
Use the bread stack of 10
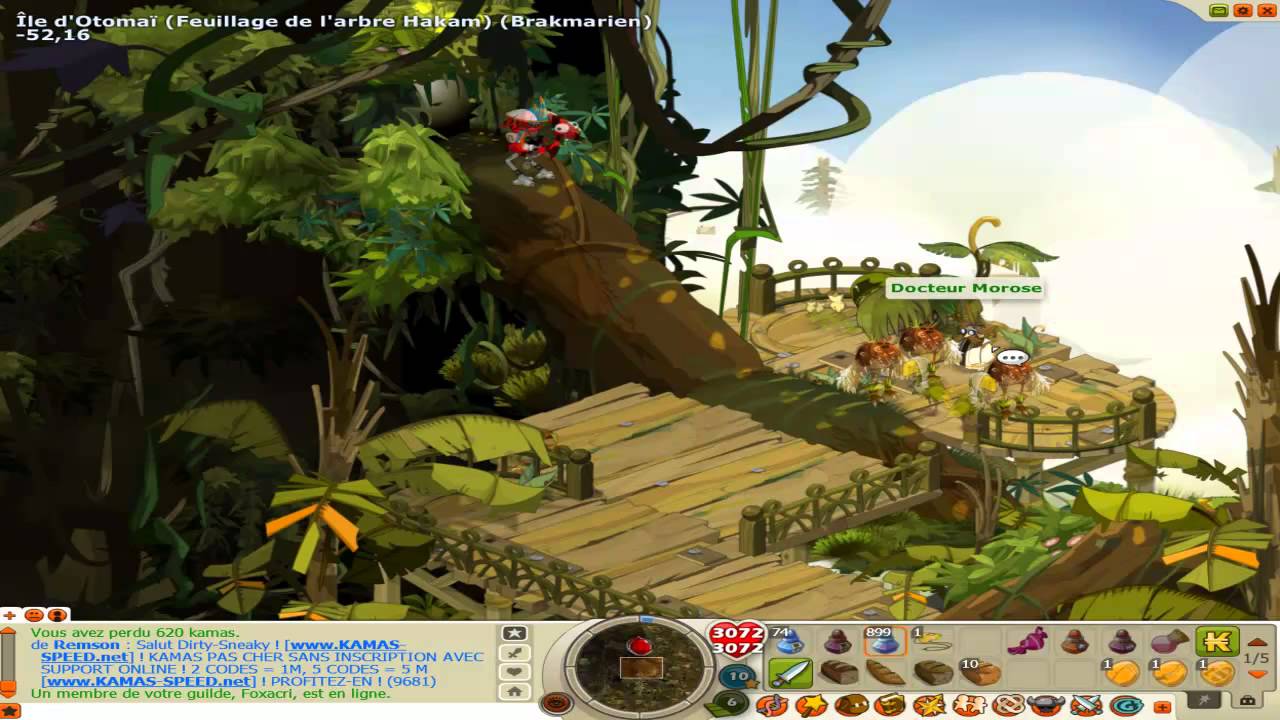coord(980,673)
